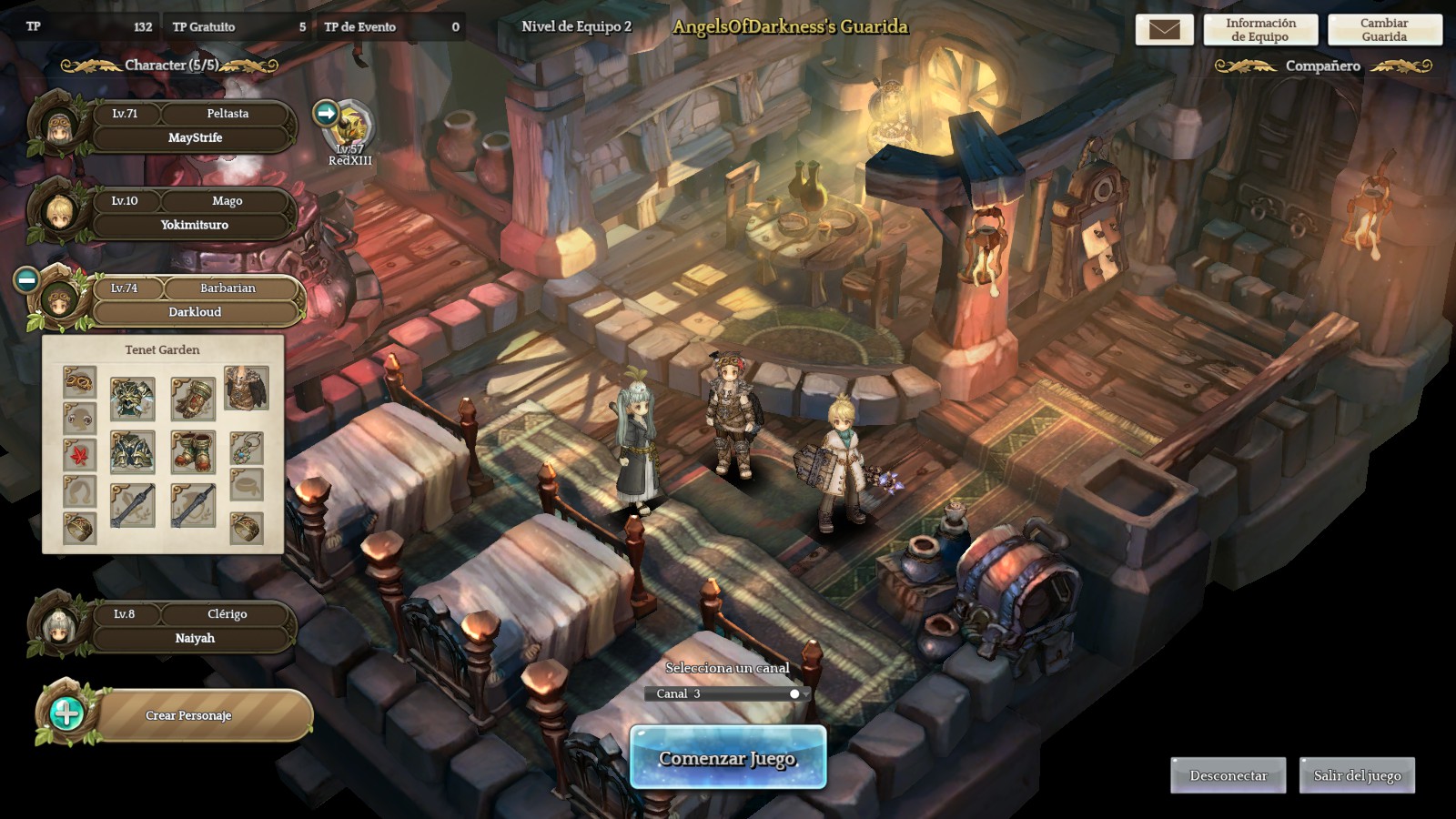Inspect the red leaf item slot
This screenshot has height=819, width=1456.
[79, 453]
